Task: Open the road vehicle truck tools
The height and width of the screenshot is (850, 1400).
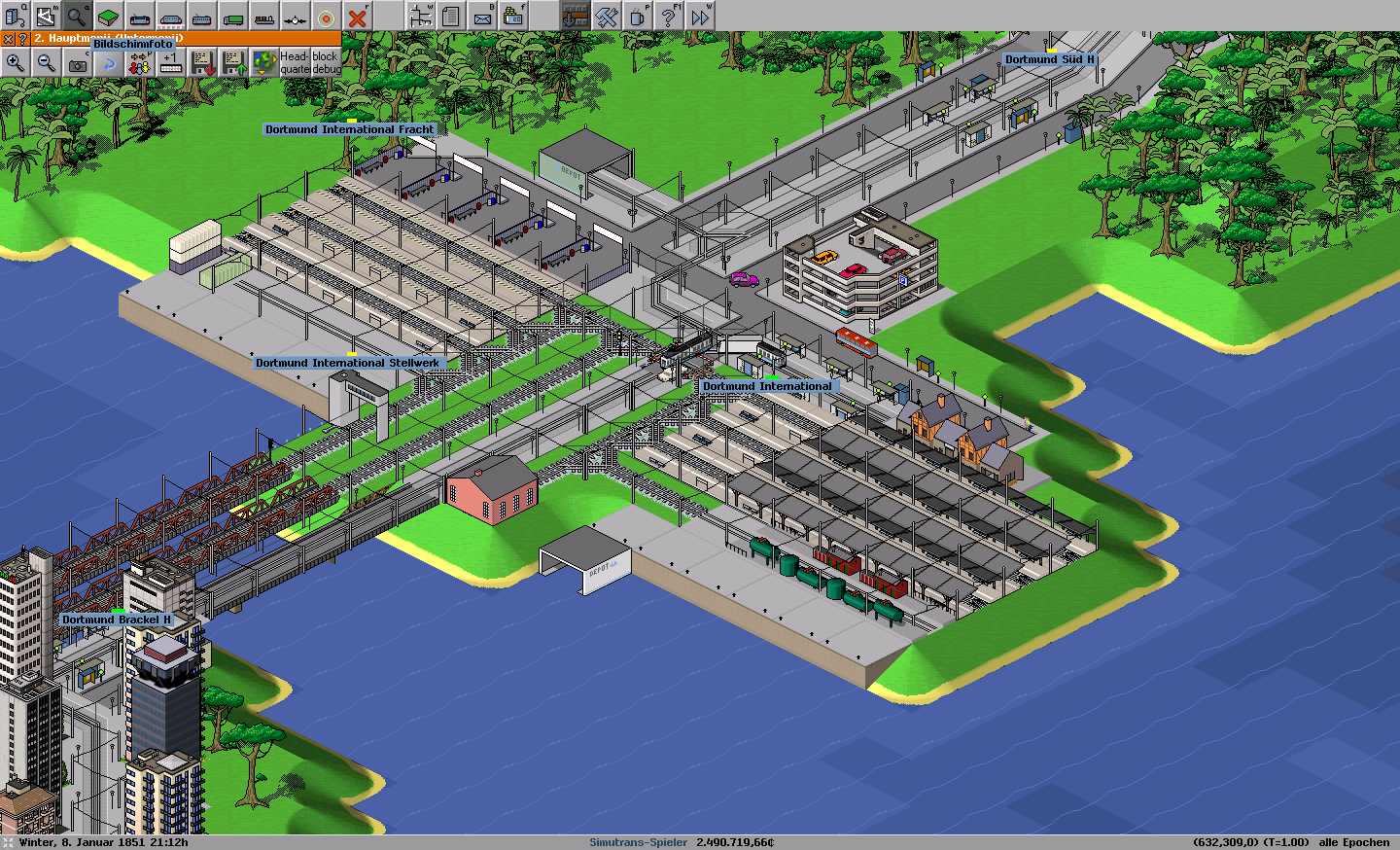Action: 233,16
